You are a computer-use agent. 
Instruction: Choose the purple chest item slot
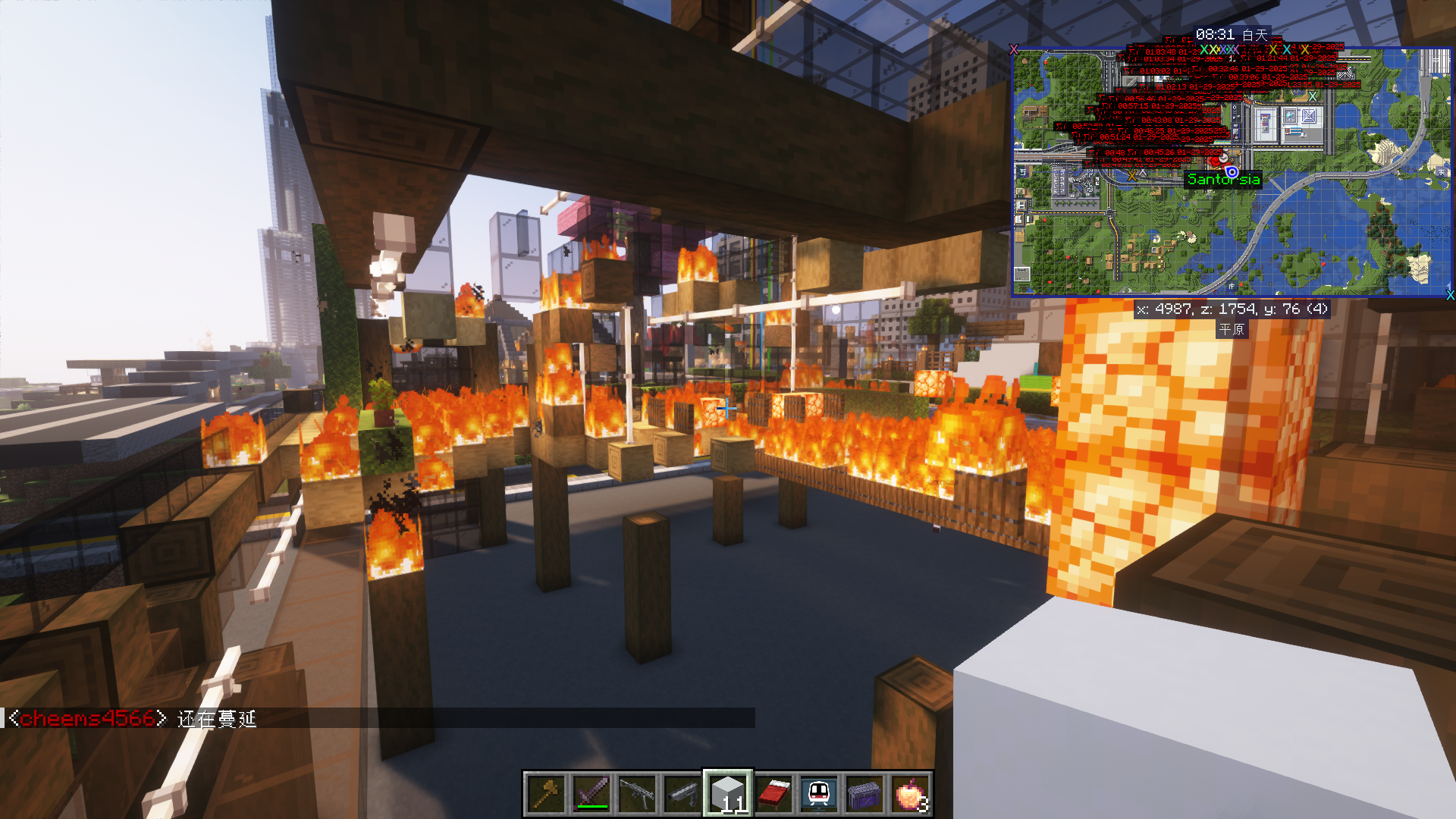click(x=864, y=794)
